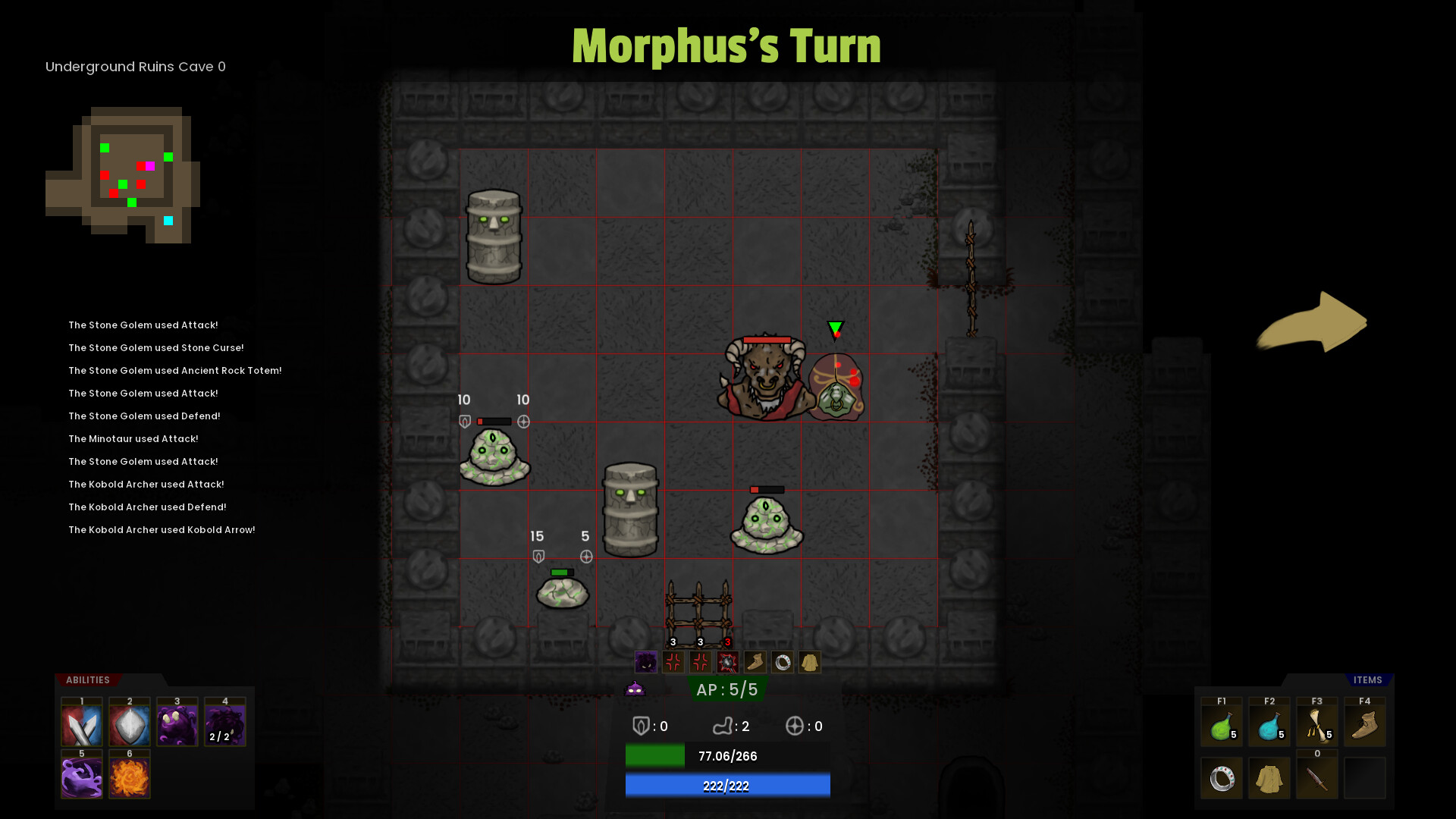
Task: Open the minimap of Underground Ruins Cave 0
Action: coord(125,173)
